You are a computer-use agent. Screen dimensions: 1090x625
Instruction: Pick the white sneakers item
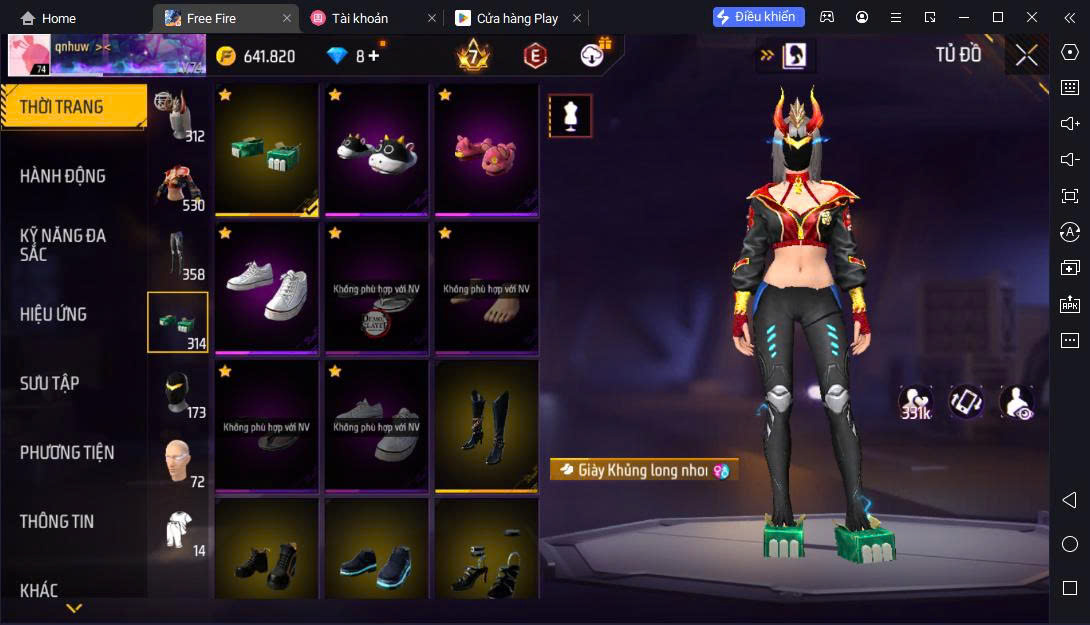[266, 288]
